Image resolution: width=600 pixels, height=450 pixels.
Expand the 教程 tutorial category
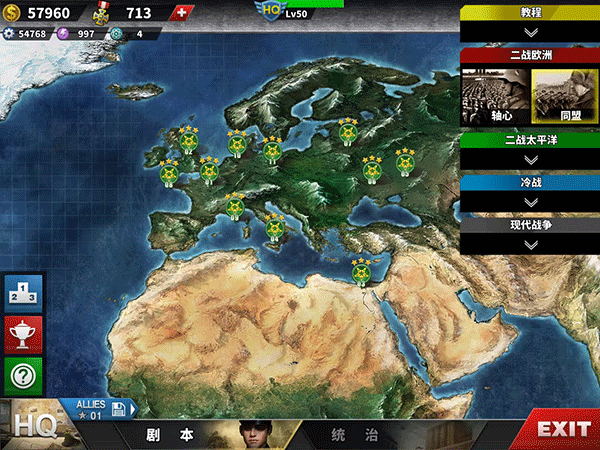point(530,22)
